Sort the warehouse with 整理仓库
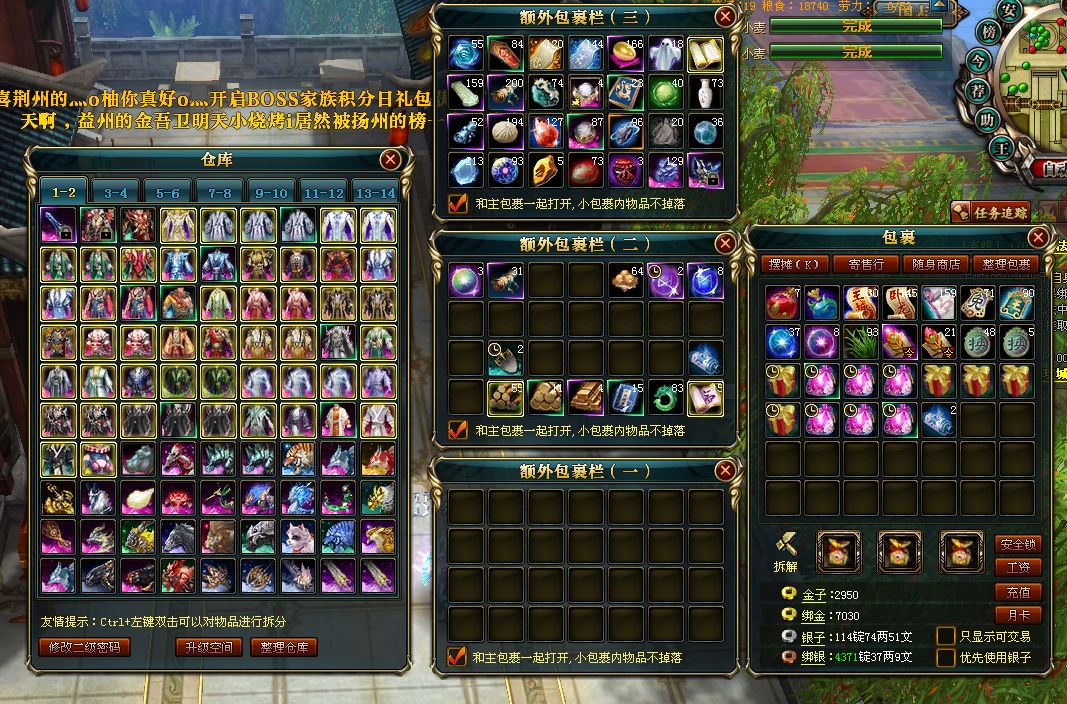This screenshot has width=1067, height=704. point(284,647)
